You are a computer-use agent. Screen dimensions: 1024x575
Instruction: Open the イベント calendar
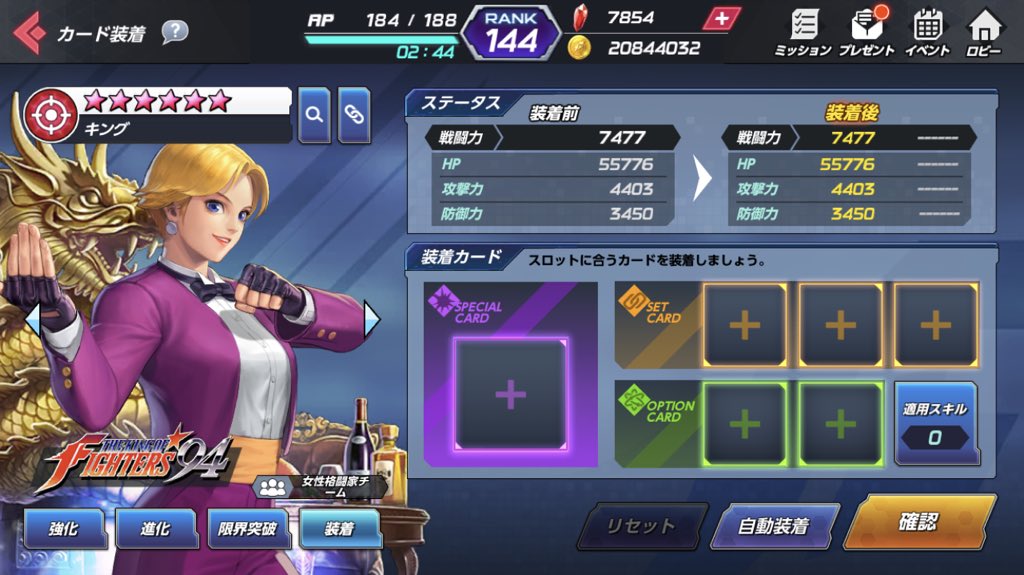pyautogui.click(x=928, y=32)
